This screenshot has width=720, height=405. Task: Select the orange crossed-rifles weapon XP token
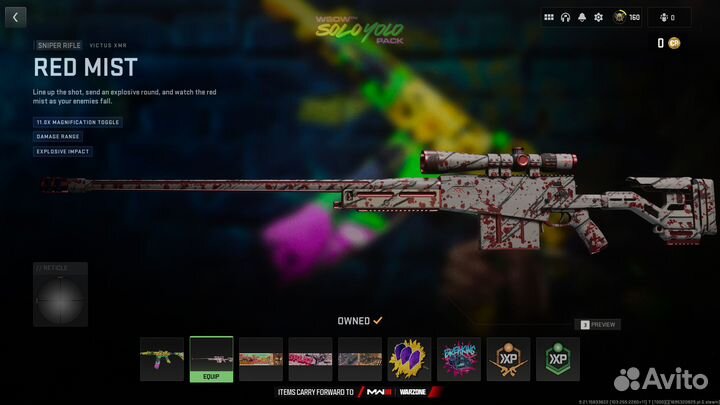click(x=508, y=358)
